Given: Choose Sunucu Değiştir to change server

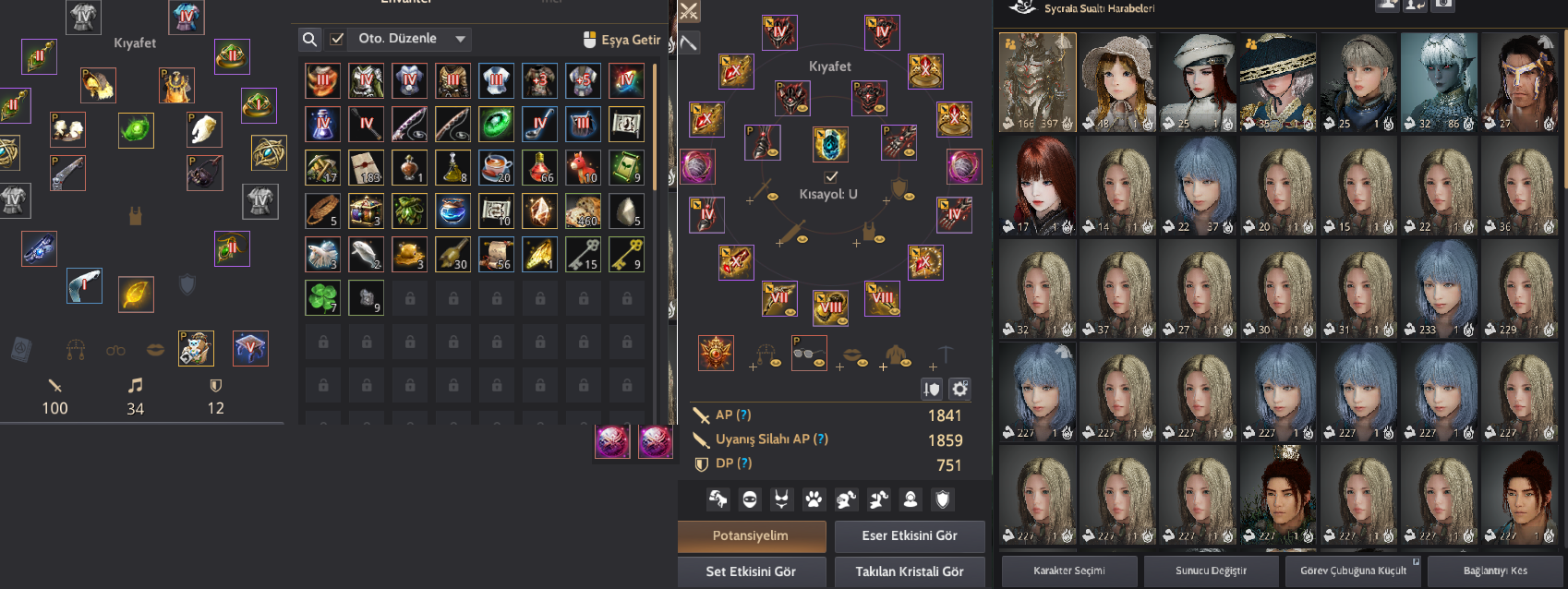Looking at the screenshot, I should [1211, 571].
